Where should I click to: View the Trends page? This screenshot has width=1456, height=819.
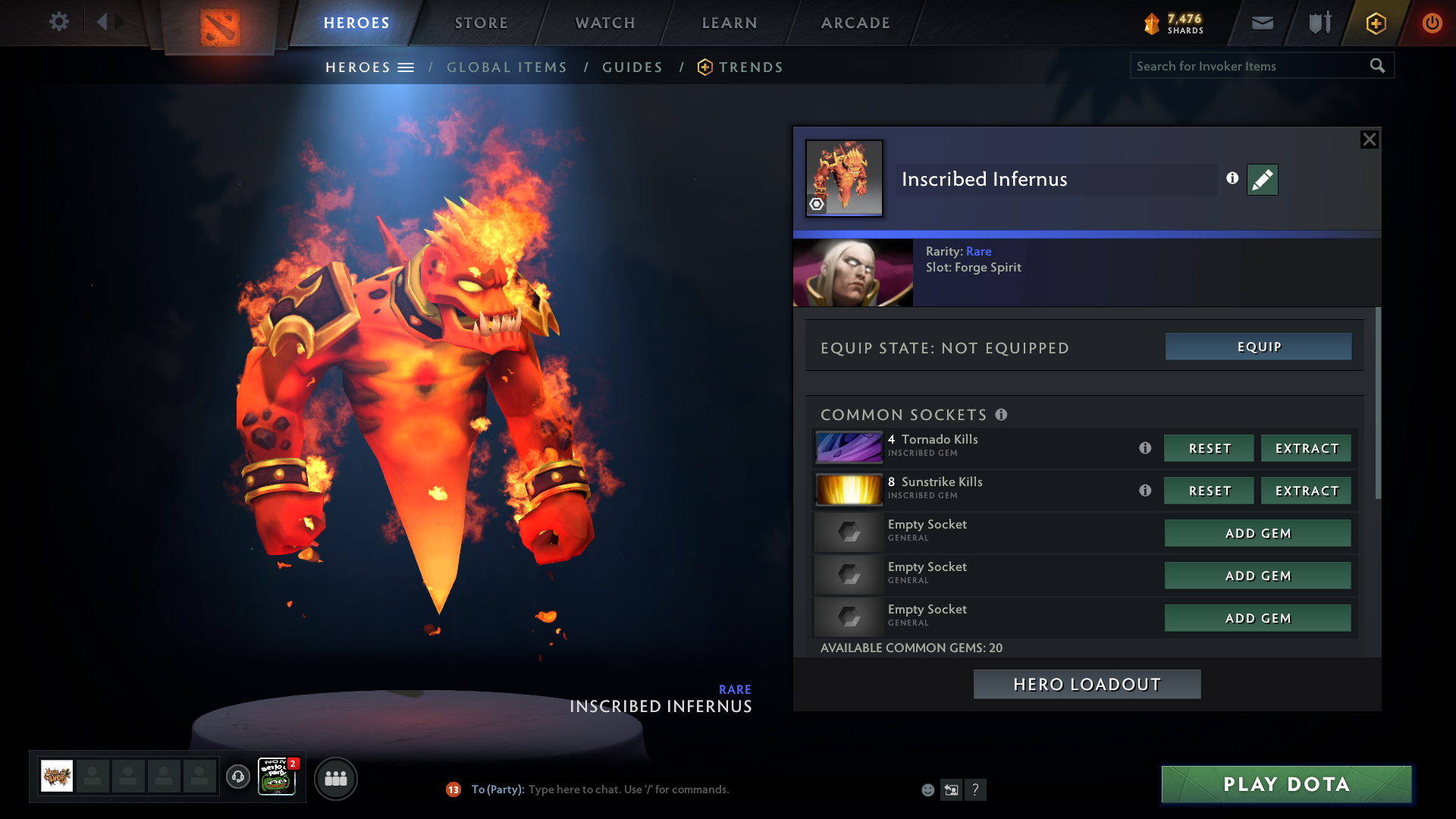[750, 67]
